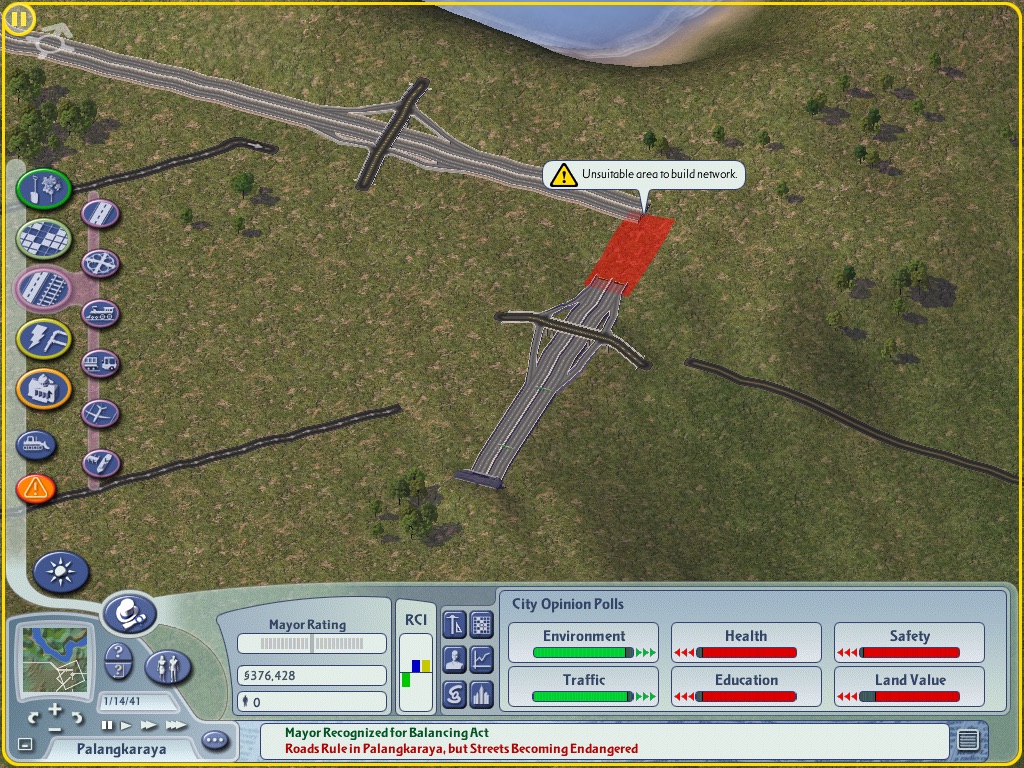
Task: Set simulation to fastest speed
Action: 176,725
